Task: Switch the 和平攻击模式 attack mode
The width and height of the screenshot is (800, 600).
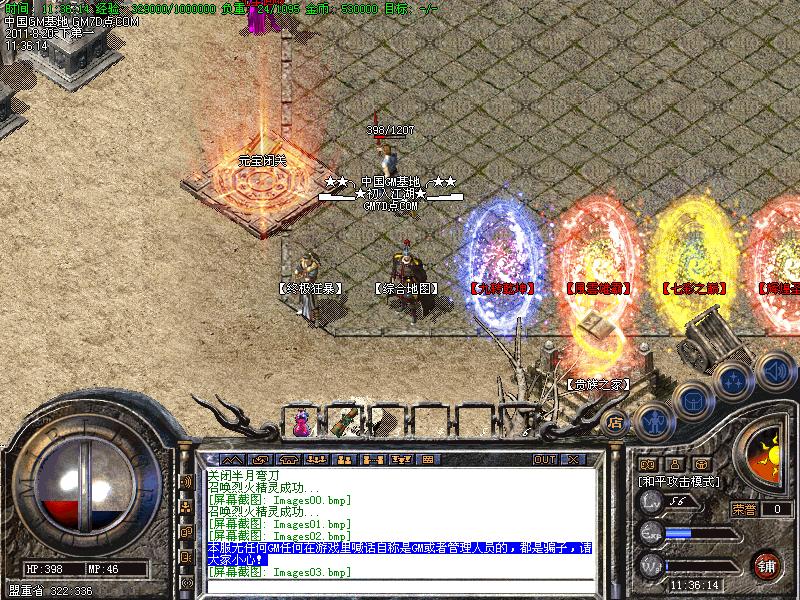Action: (679, 481)
